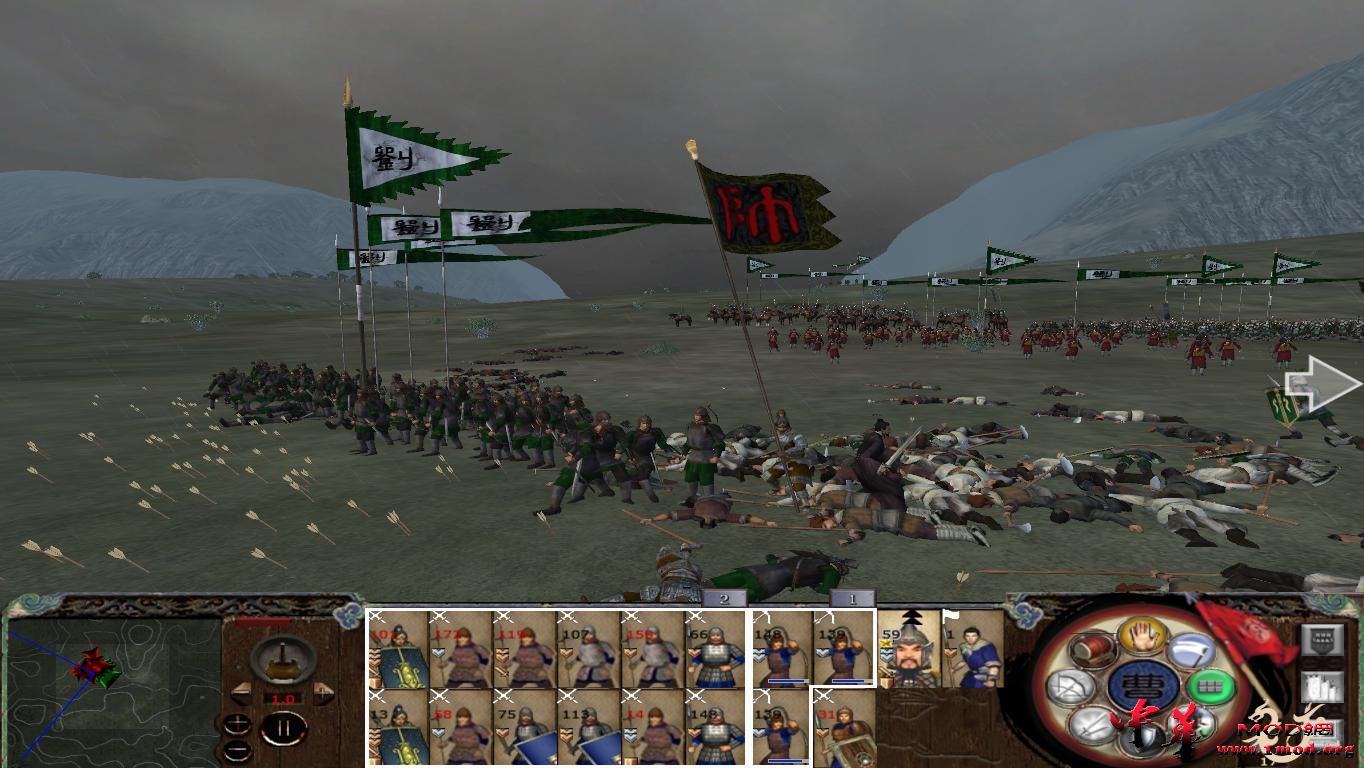This screenshot has width=1364, height=768.
Task: Open the battle statistics panel button below it
Action: click(1322, 686)
